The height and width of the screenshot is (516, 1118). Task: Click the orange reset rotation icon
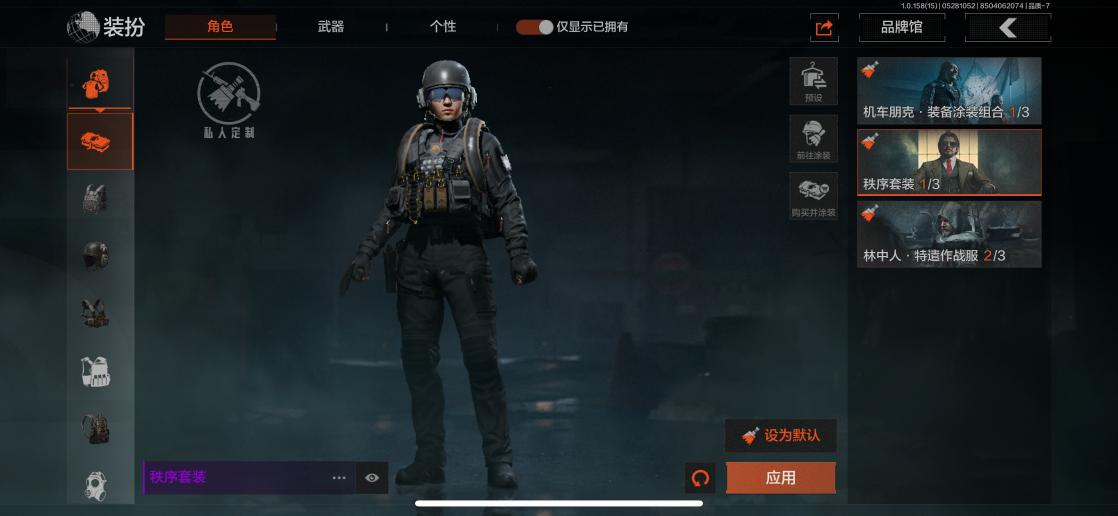pos(700,478)
